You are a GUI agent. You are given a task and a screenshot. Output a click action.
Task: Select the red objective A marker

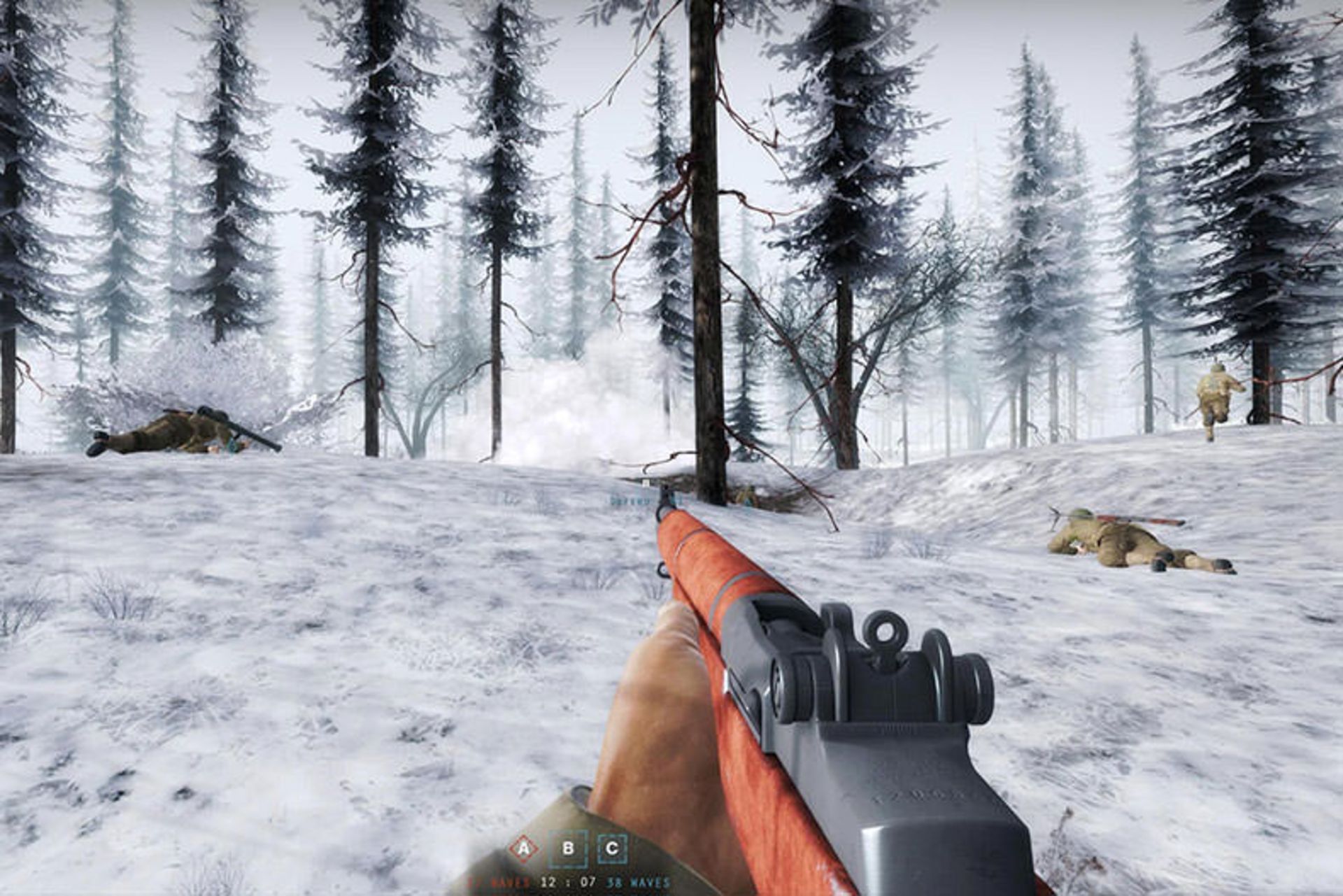pos(523,848)
